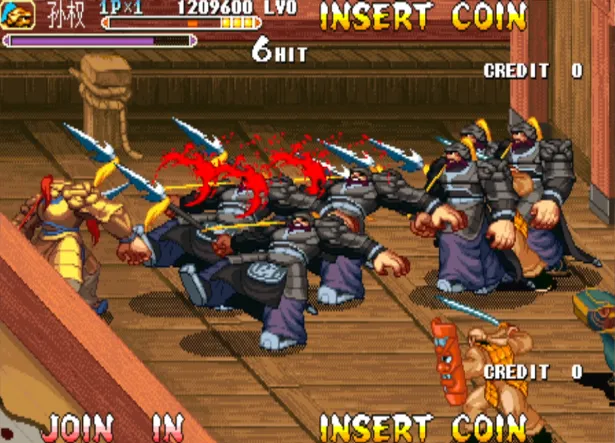The image size is (615, 443).
Task: Select the JOIN IN prompt
Action: coord(114,427)
